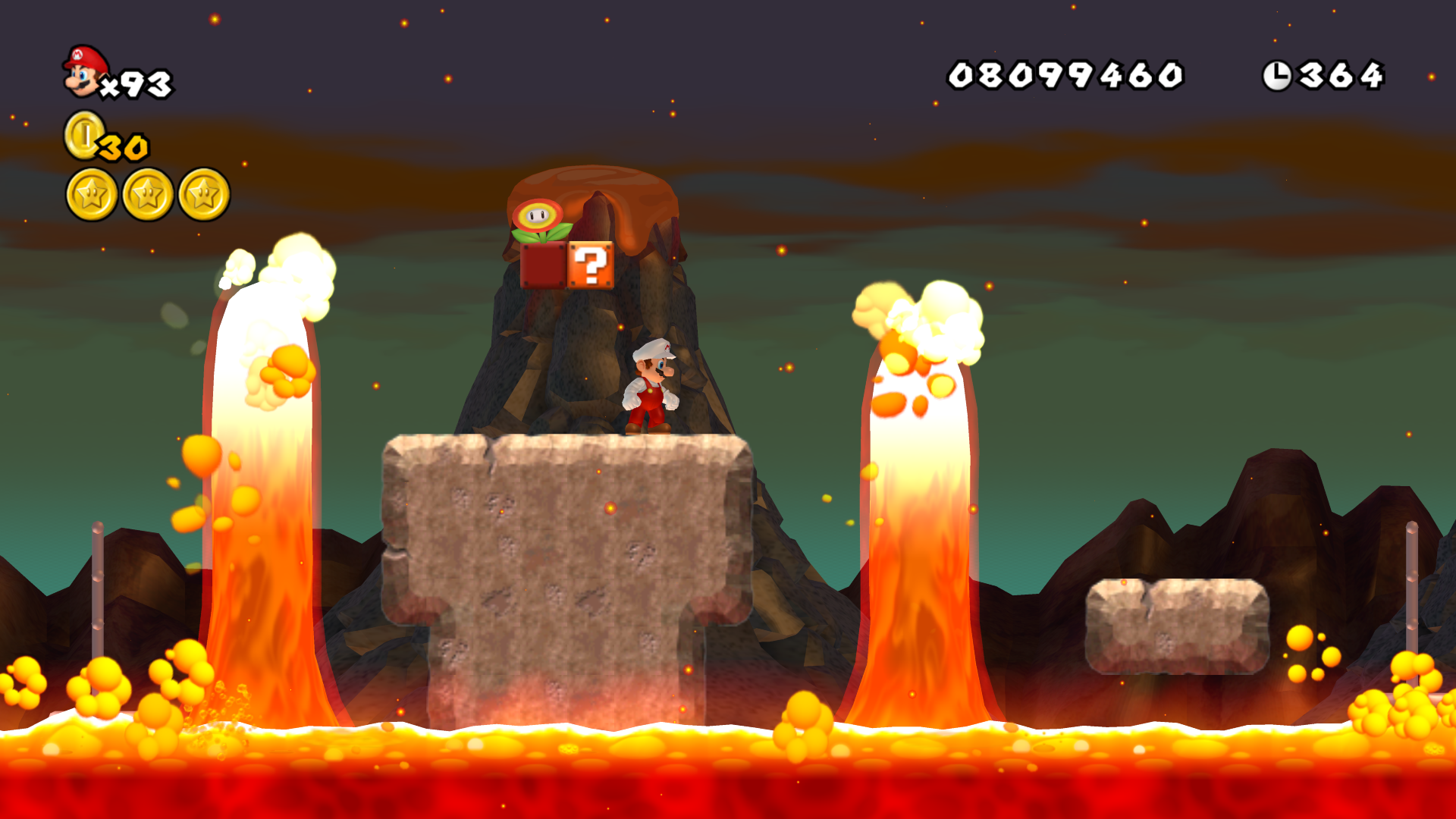Click the second star coin medal
Image resolution: width=1456 pixels, height=819 pixels.
pyautogui.click(x=147, y=195)
